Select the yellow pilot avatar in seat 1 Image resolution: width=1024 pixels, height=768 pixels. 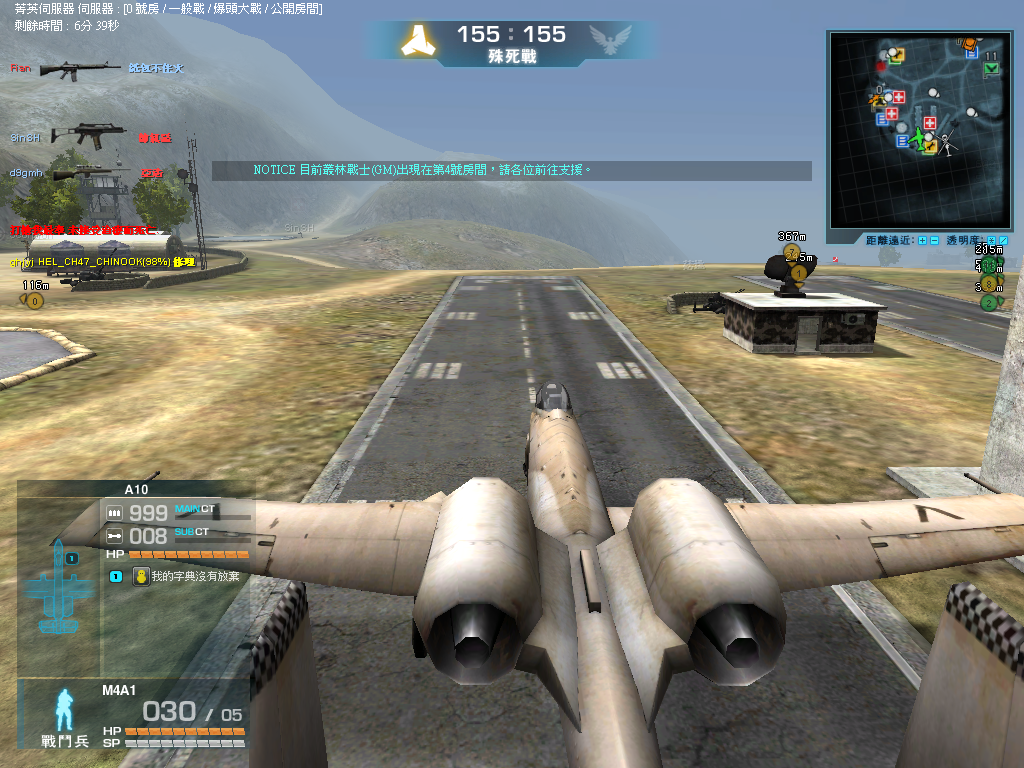coord(141,576)
